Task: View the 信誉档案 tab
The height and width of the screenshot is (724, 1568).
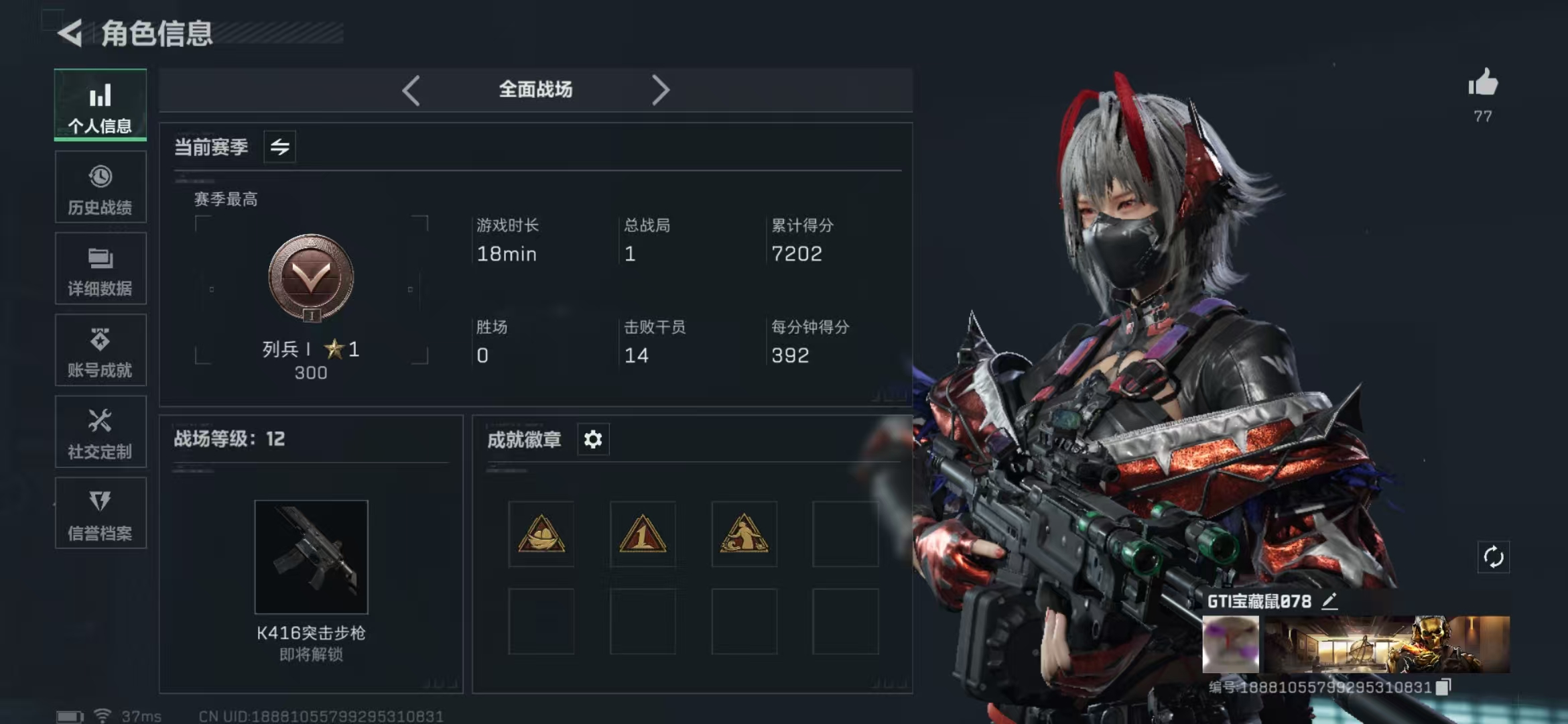Action: pyautogui.click(x=101, y=514)
